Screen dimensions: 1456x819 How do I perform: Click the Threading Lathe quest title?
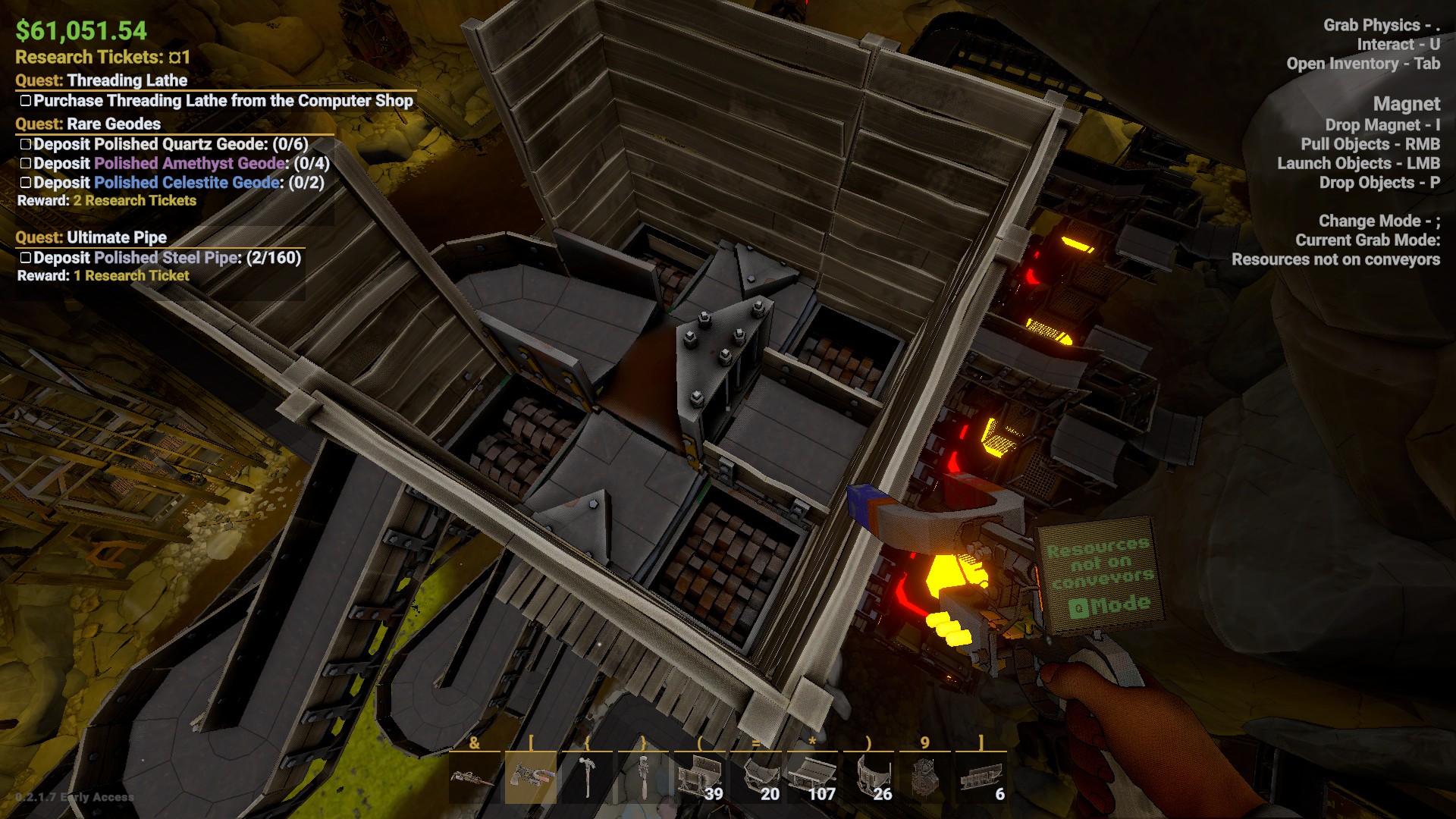pyautogui.click(x=127, y=80)
